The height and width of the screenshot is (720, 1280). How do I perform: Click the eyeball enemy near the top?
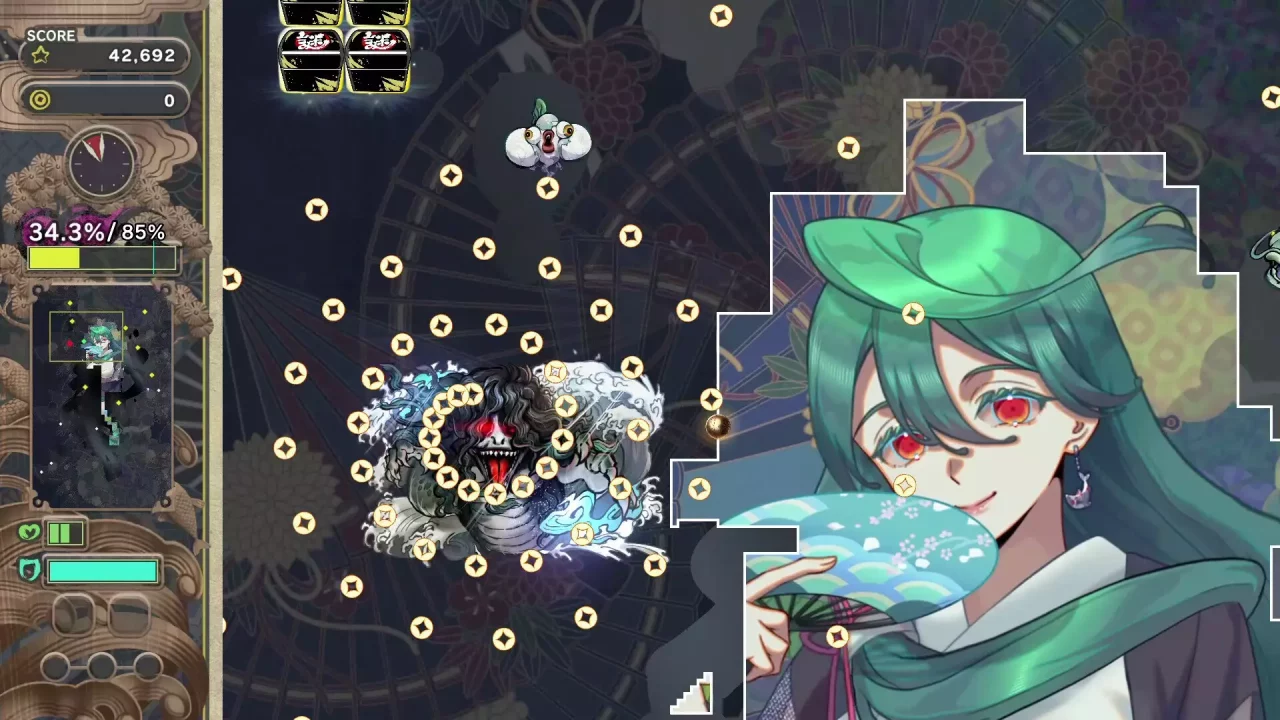[x=550, y=140]
